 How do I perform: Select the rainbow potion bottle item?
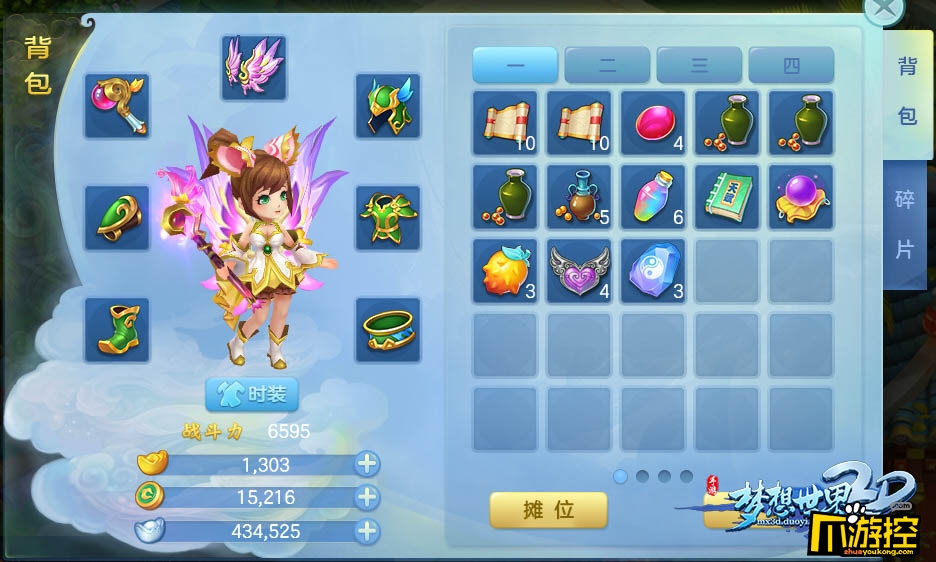coord(653,197)
